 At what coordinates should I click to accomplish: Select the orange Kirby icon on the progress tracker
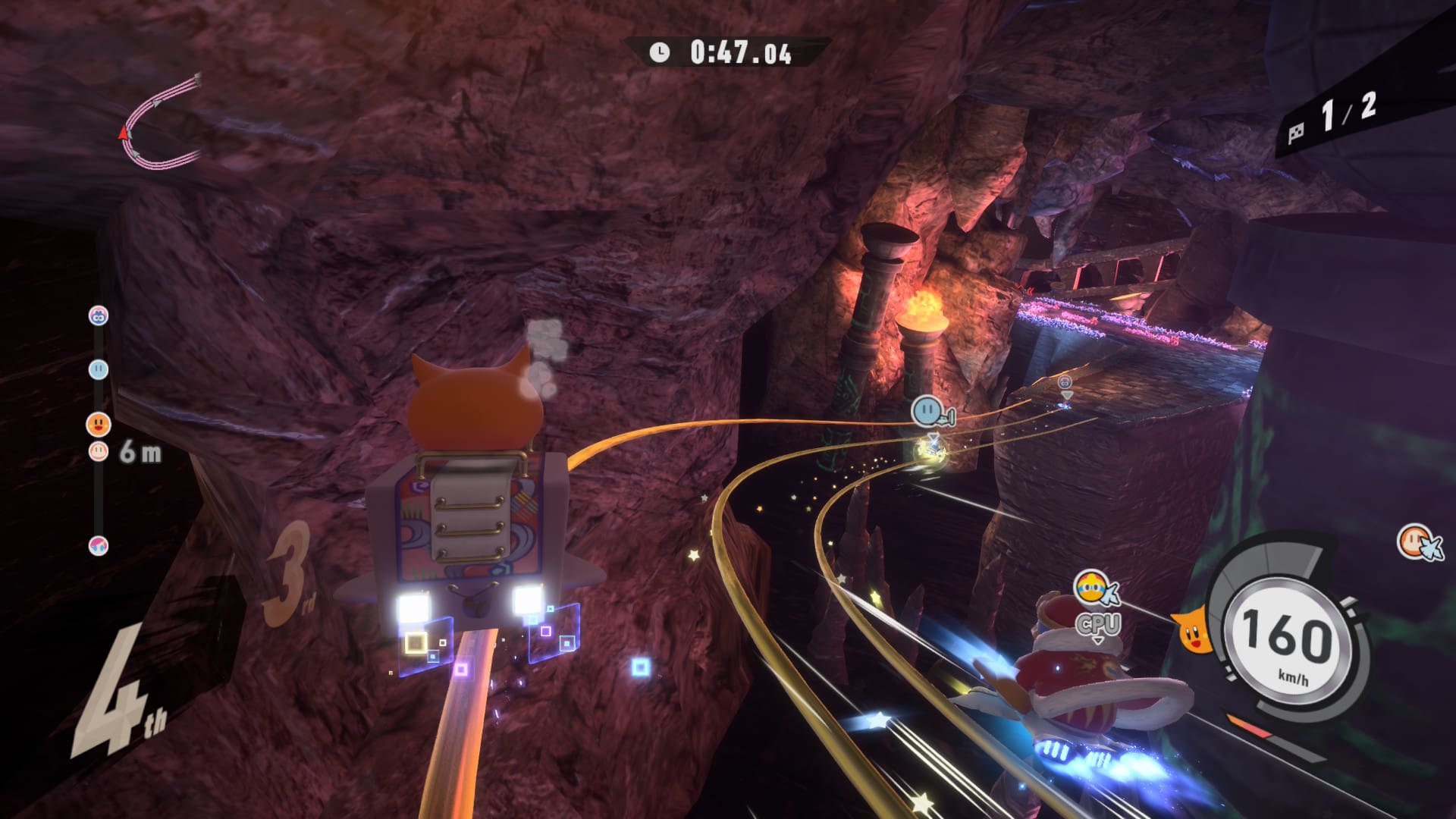99,424
